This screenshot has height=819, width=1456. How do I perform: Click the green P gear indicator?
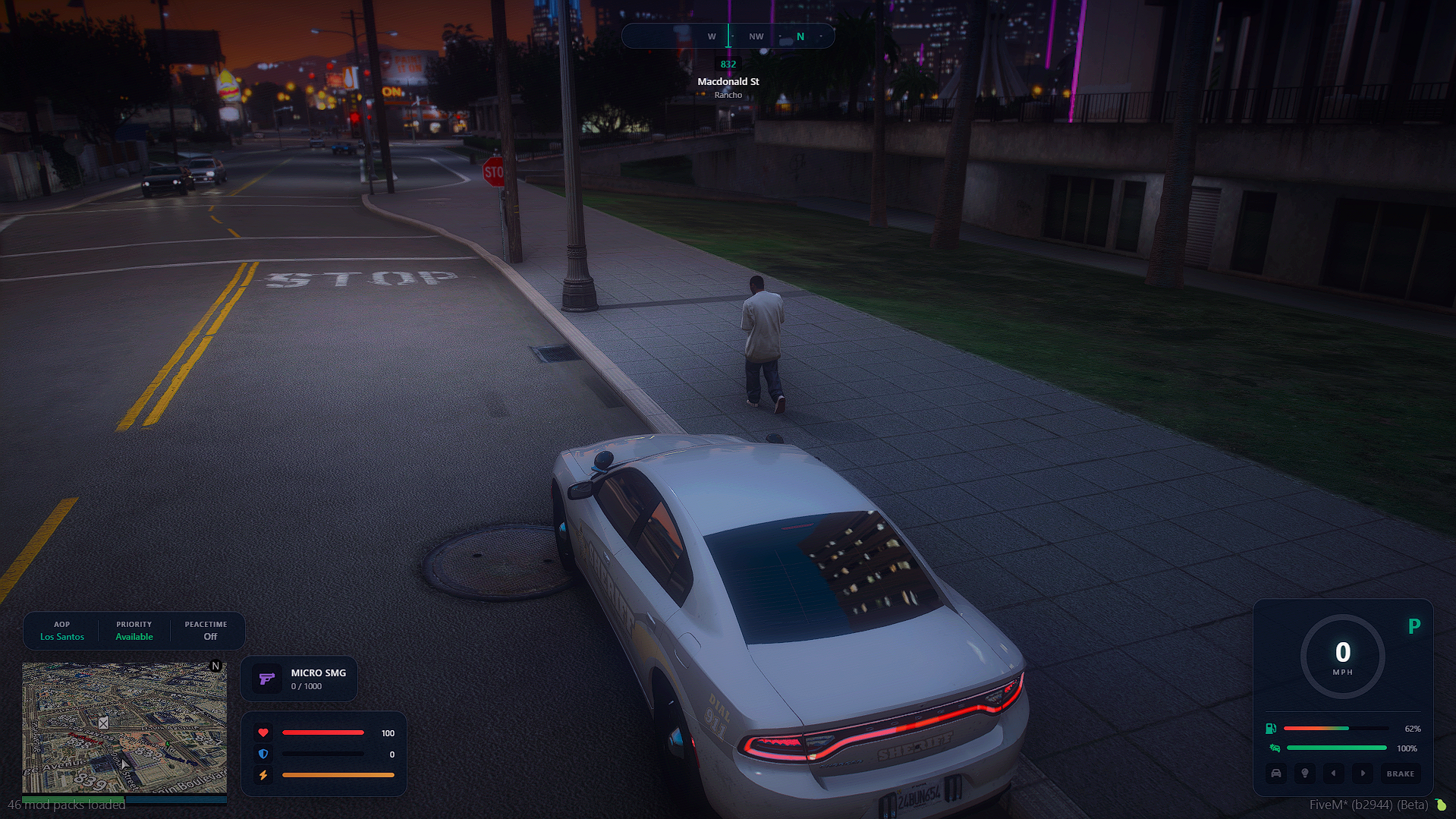coord(1414,626)
